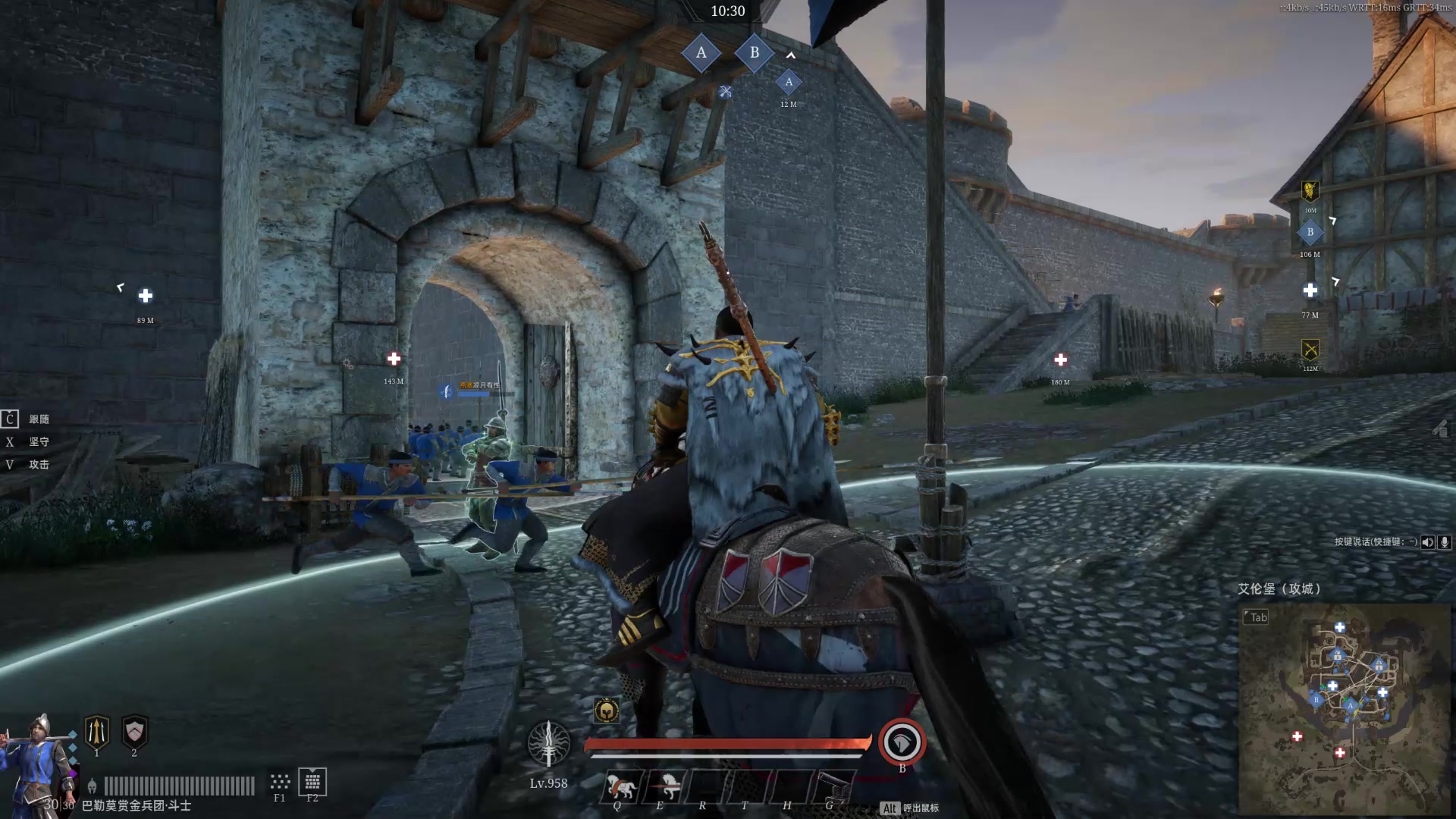Choose the scattered dots troop formation
1456x819 pixels.
(x=280, y=781)
